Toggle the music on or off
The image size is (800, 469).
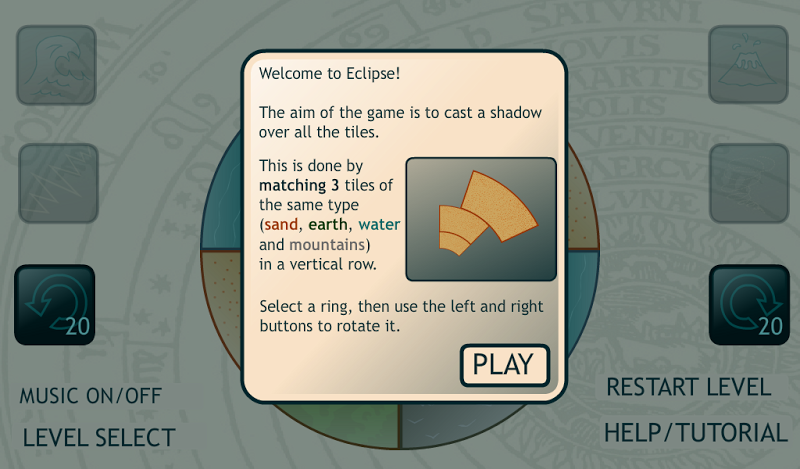pyautogui.click(x=90, y=396)
